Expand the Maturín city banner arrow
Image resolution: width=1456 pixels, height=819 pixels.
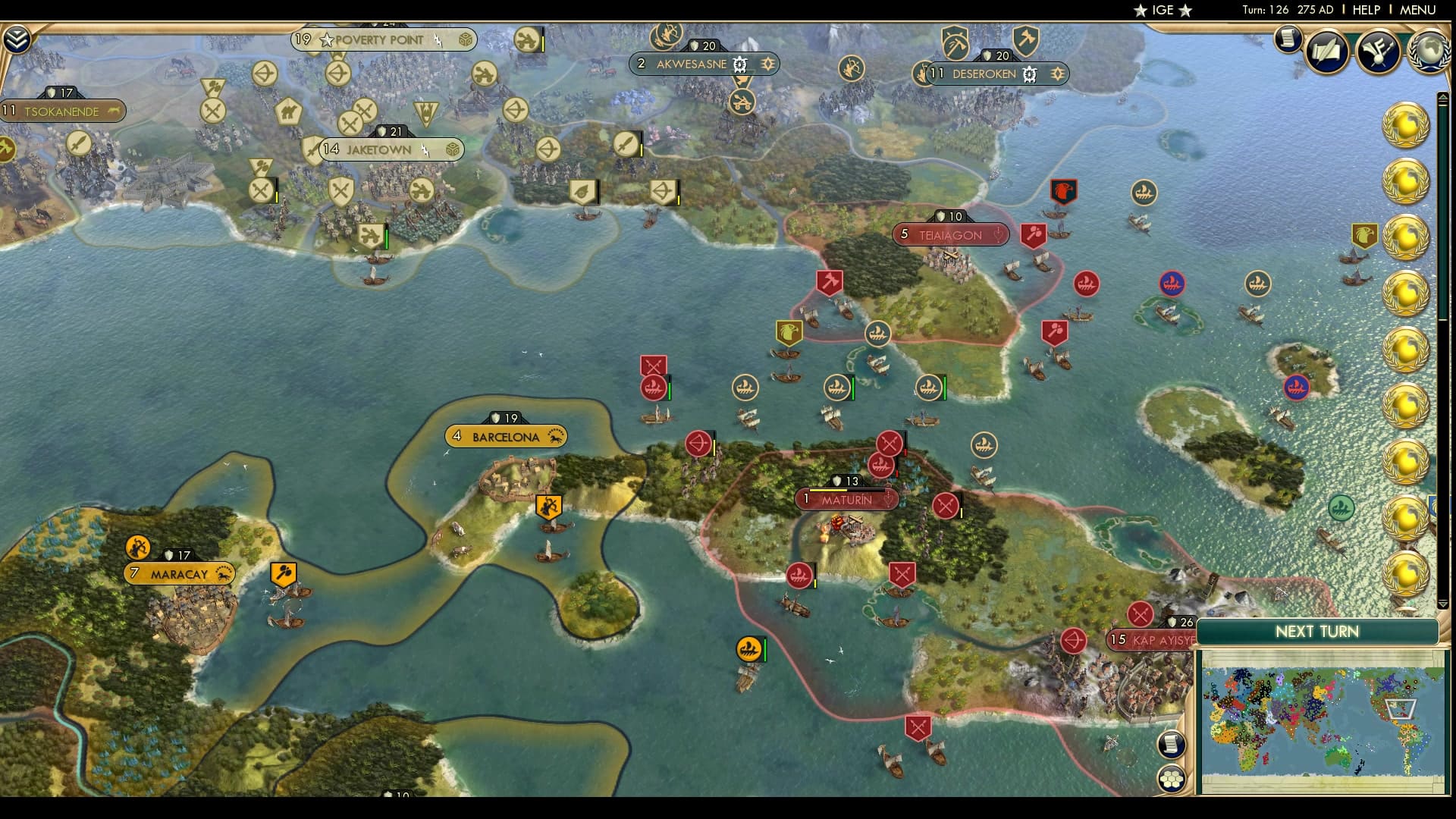pyautogui.click(x=888, y=498)
